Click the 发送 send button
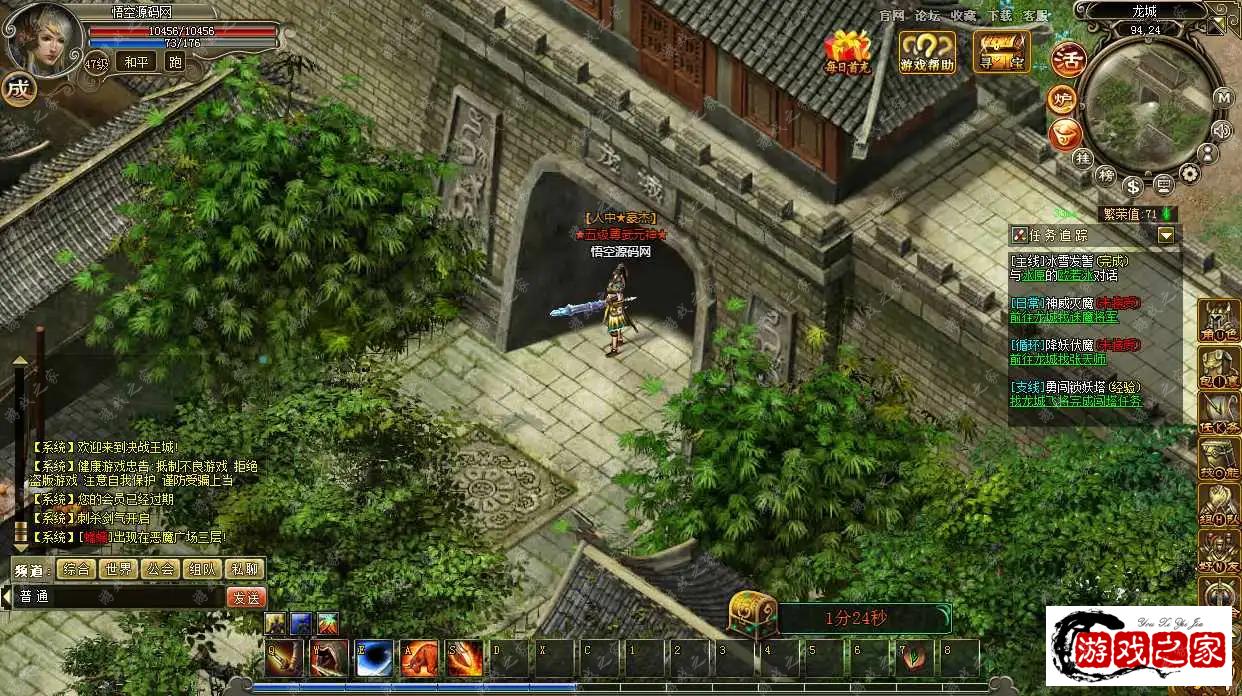Screen dimensions: 1242x696 (x=245, y=597)
